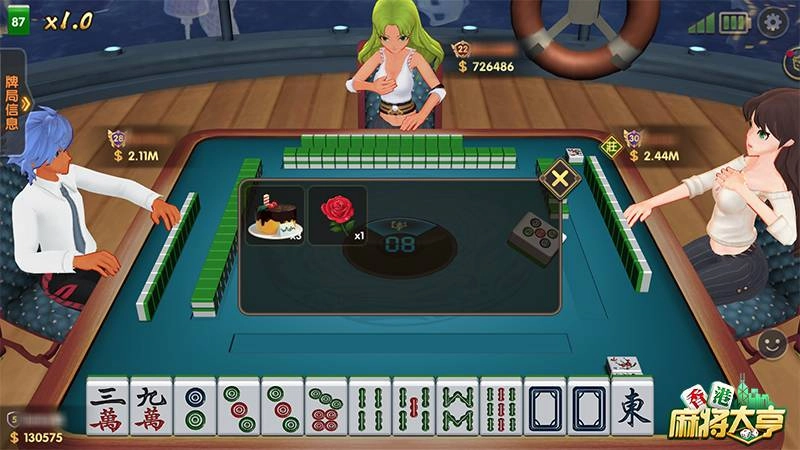
Task: Select the 三萬 tile in hand
Action: (x=107, y=410)
